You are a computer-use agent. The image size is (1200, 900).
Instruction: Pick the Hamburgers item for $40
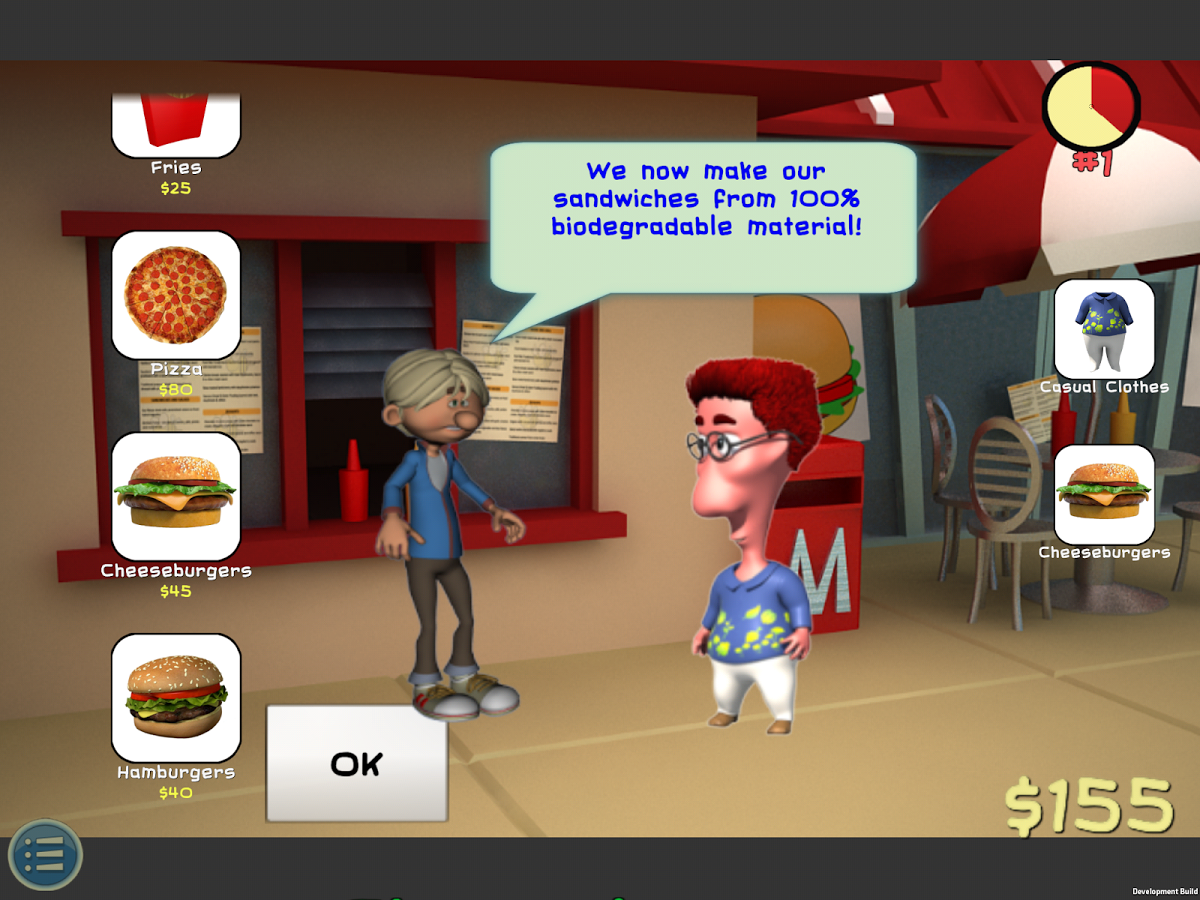click(176, 698)
